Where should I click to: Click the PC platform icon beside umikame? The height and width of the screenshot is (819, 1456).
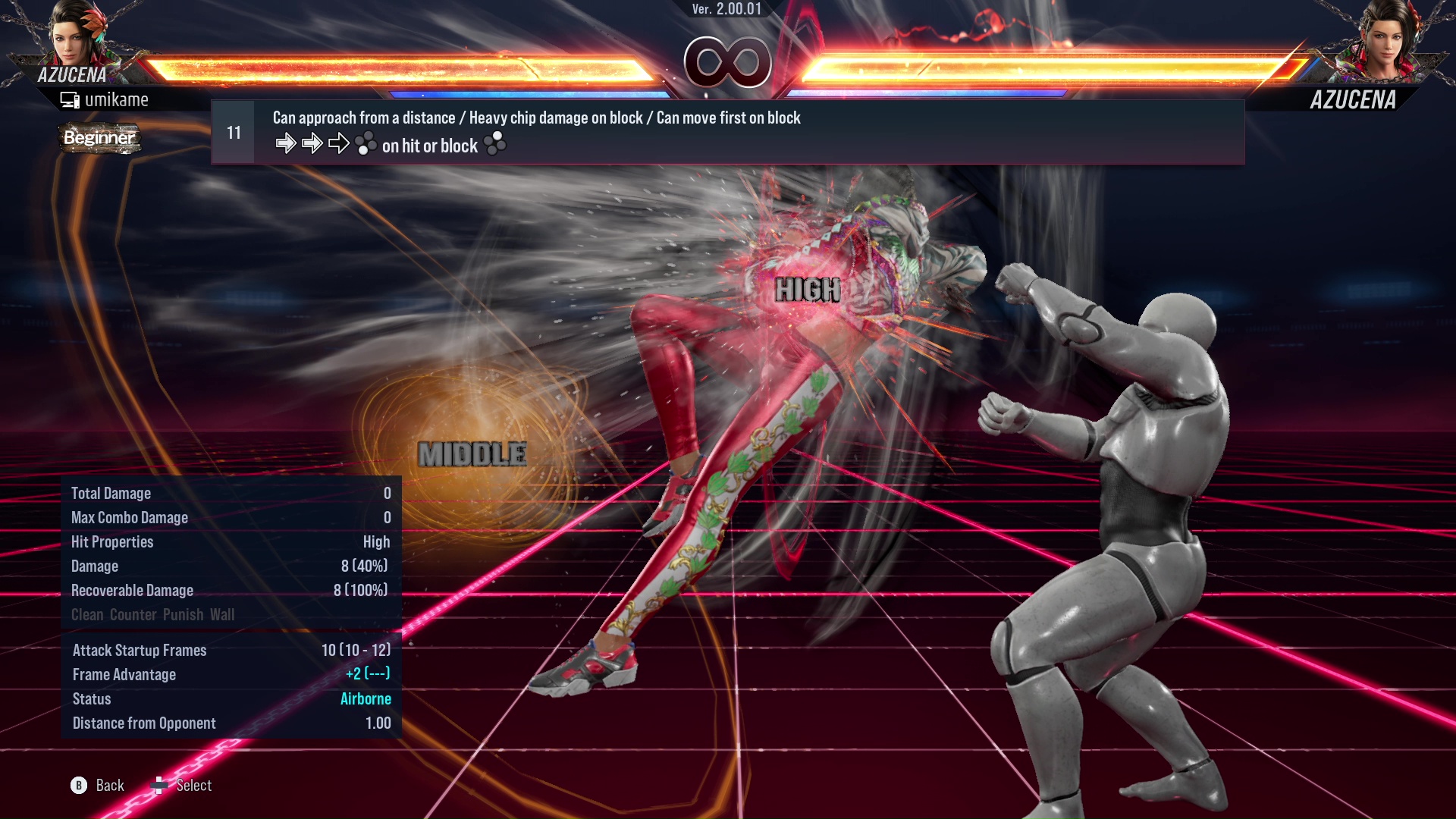pyautogui.click(x=70, y=99)
